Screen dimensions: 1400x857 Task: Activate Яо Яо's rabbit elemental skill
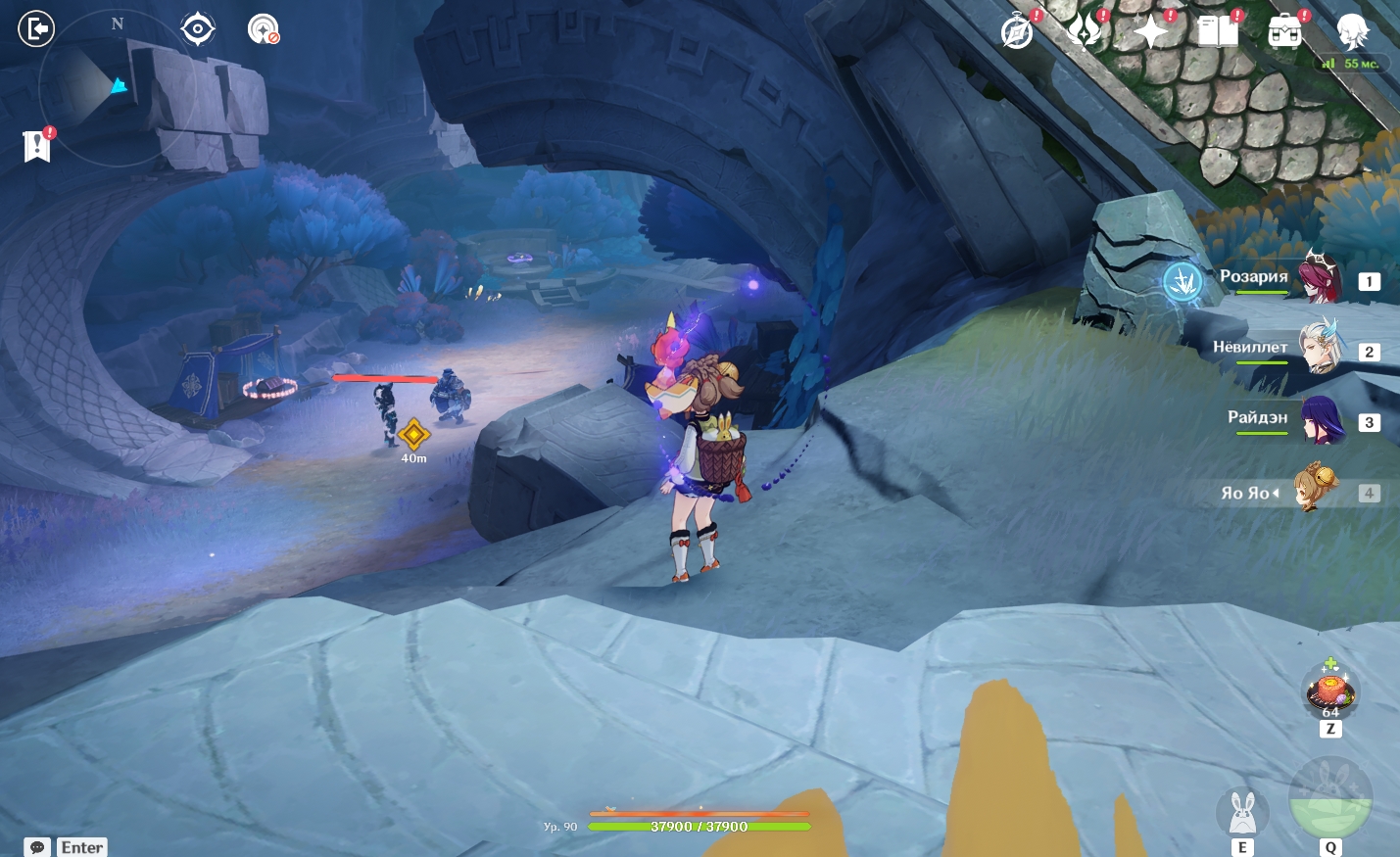pos(1242,812)
